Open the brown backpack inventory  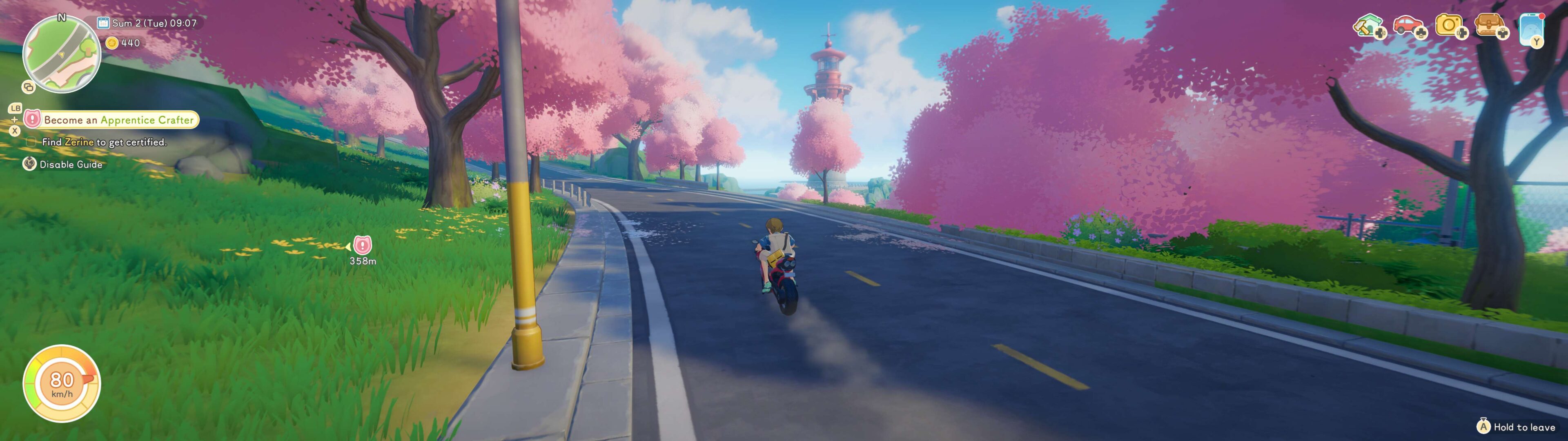coord(1489,26)
